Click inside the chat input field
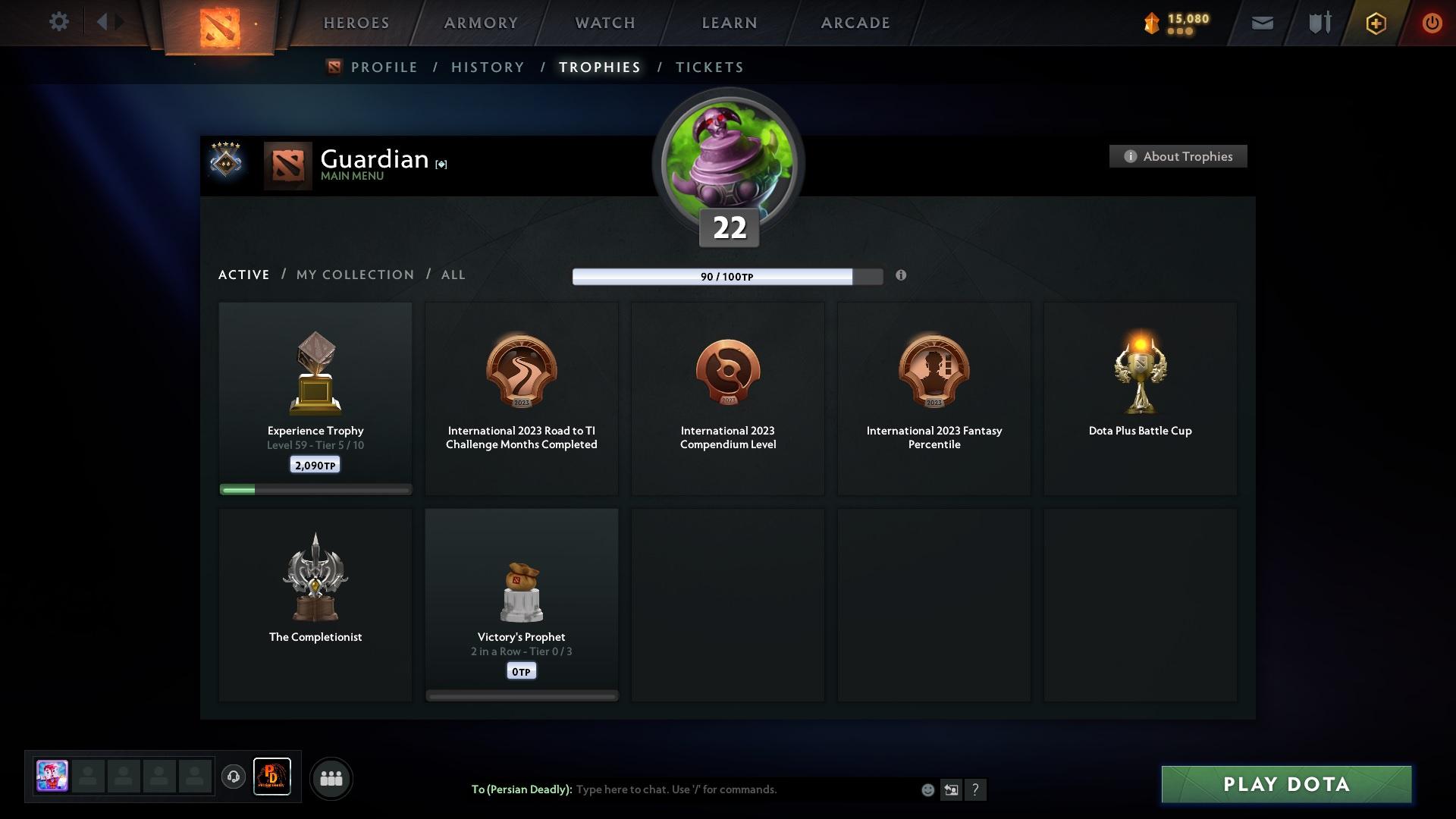The image size is (1456, 819). pos(720,789)
